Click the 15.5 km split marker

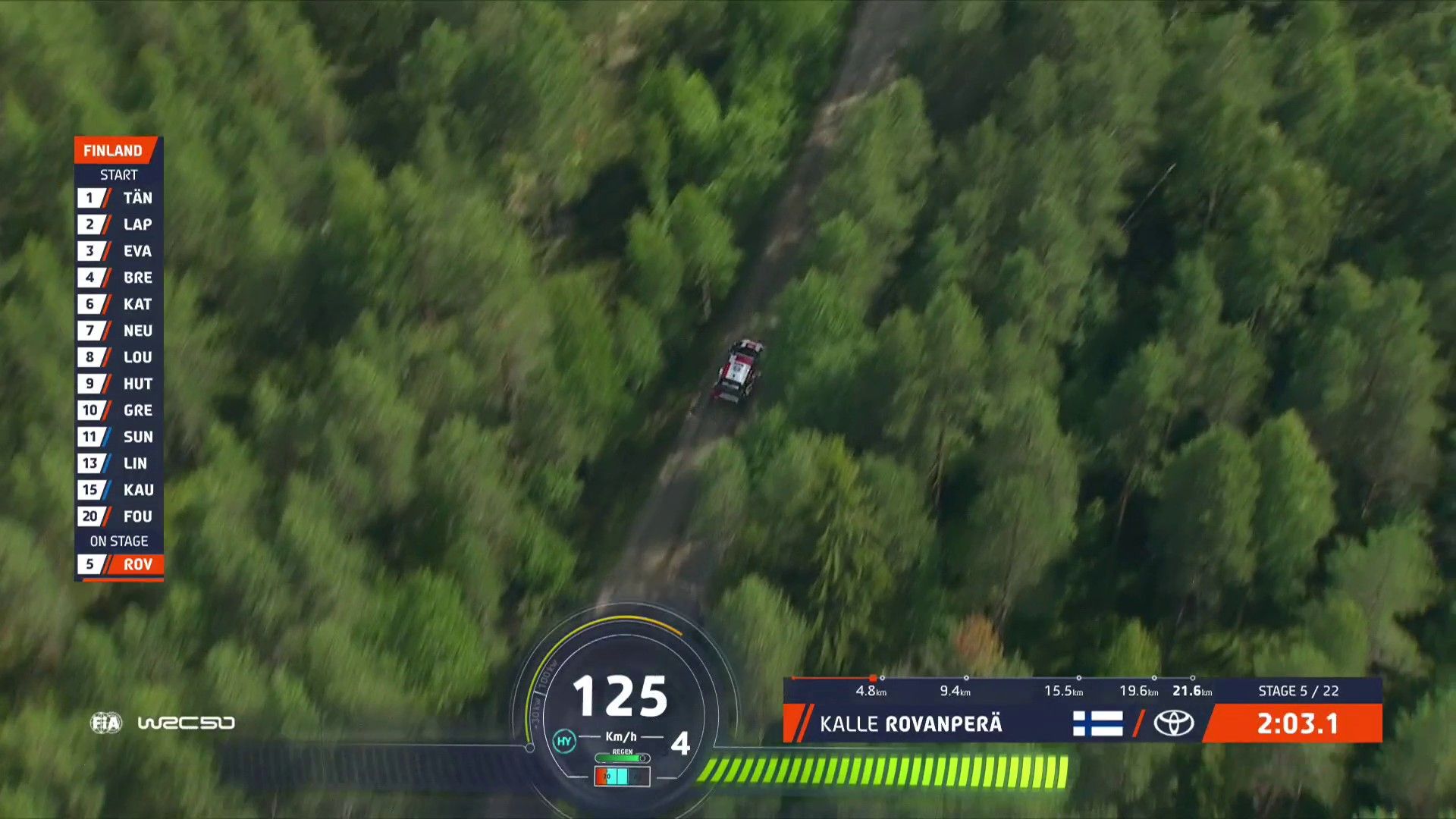[1063, 690]
